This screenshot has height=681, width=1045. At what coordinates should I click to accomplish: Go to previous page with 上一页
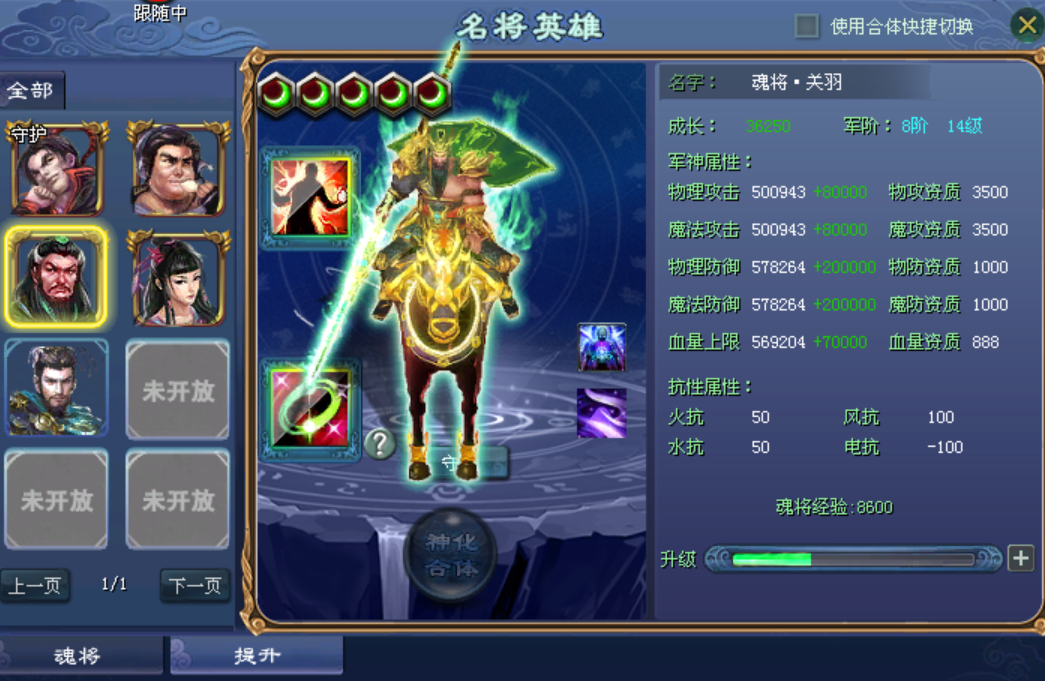click(x=35, y=586)
